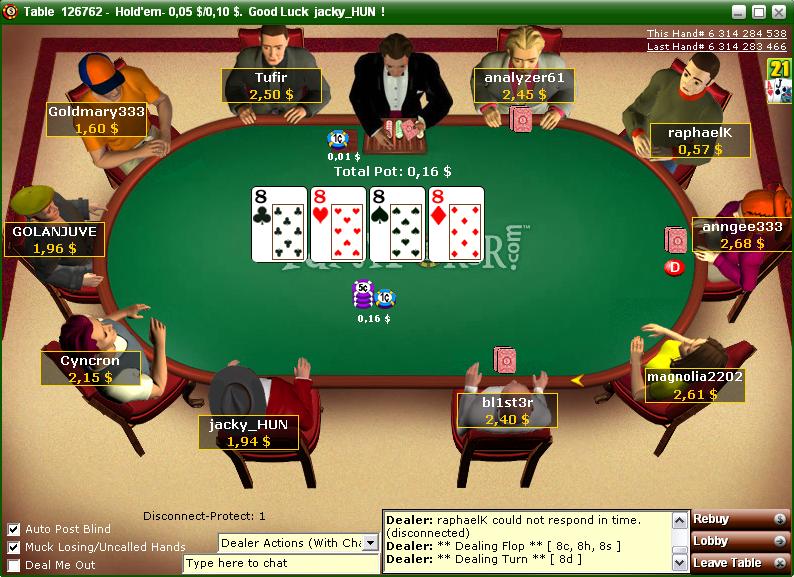Select the bl1st3r player name plate
Screen dimensions: 794x577
[508, 411]
